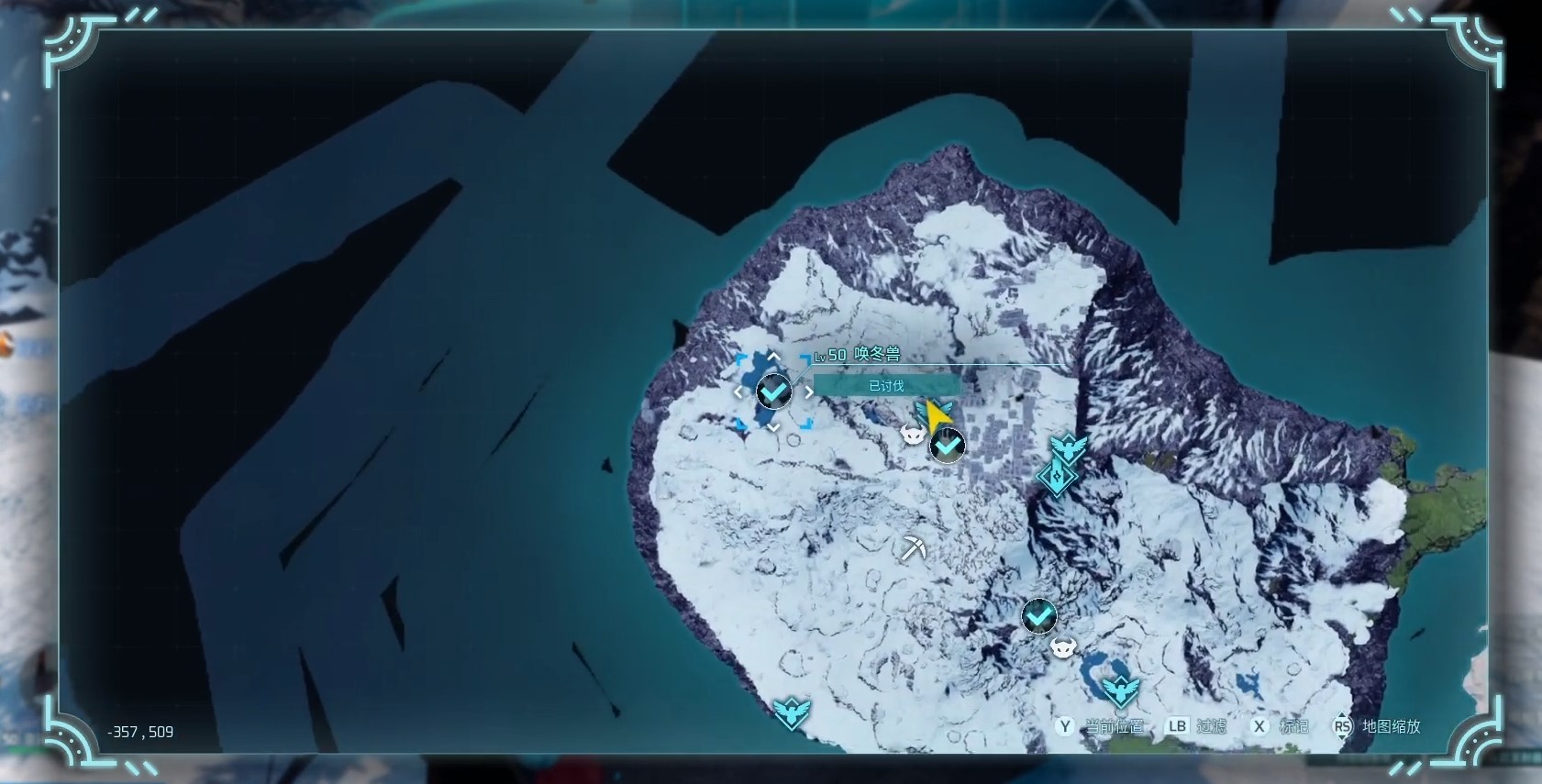Choose the eagle fast-travel marker above the tower icon
Screen dimensions: 1542x784
(x=1069, y=448)
